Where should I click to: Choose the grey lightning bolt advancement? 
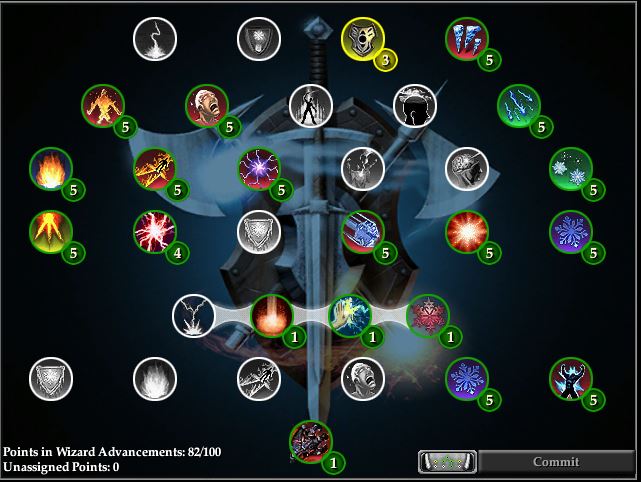(x=155, y=39)
